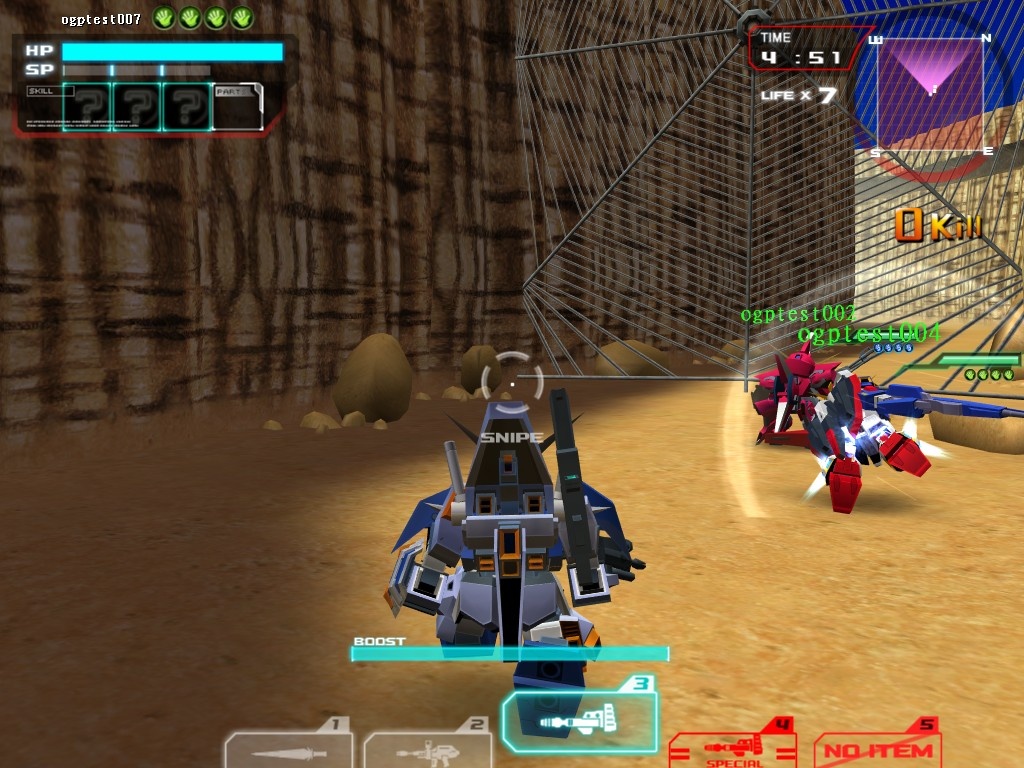Image resolution: width=1024 pixels, height=768 pixels.
Task: Click the NO ITEM slot
Action: (x=878, y=748)
